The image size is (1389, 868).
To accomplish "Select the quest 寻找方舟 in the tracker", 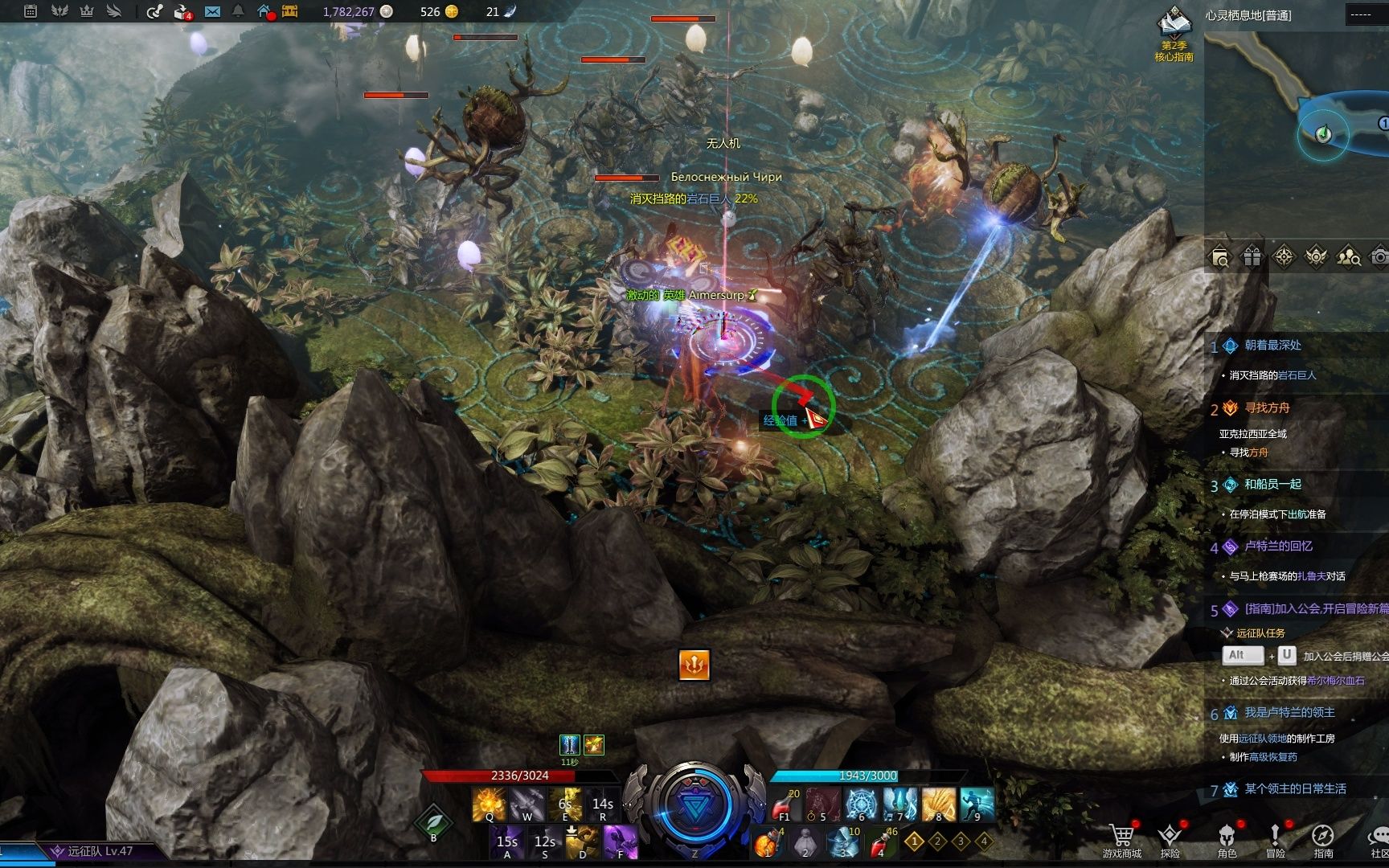I will (1267, 408).
